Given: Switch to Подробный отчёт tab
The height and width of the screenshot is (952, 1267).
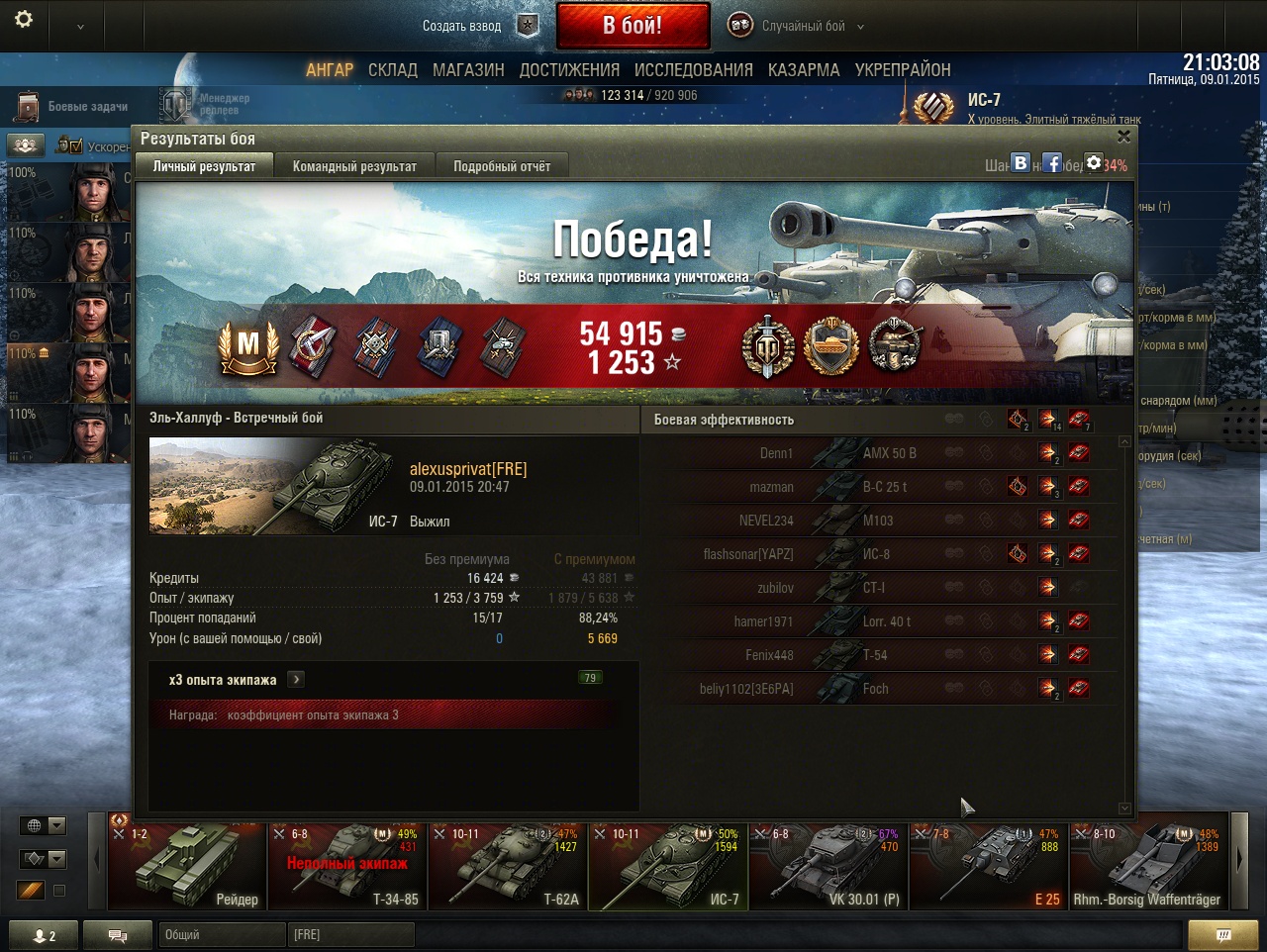Looking at the screenshot, I should pyautogui.click(x=502, y=166).
